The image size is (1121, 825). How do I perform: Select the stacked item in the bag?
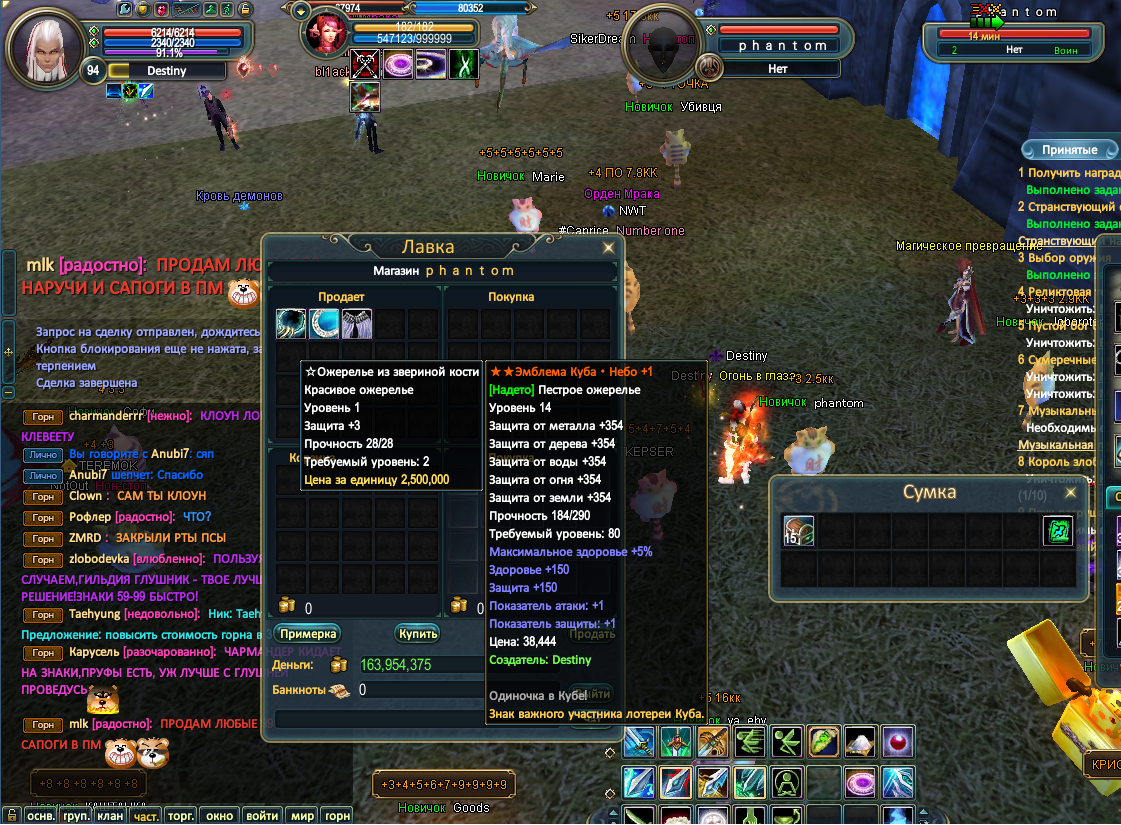[798, 531]
